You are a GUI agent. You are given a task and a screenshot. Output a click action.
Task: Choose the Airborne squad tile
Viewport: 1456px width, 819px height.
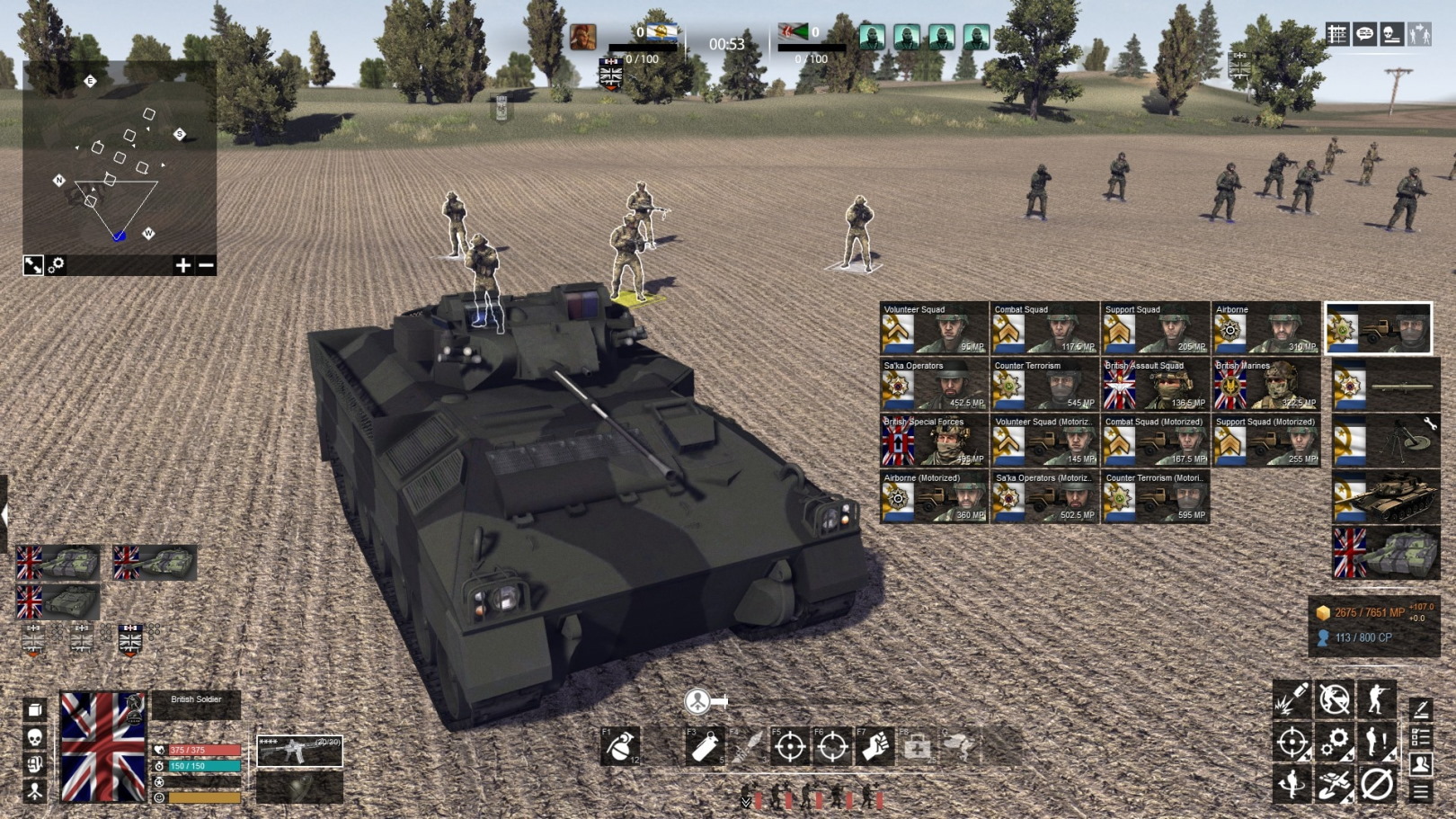(x=1265, y=329)
